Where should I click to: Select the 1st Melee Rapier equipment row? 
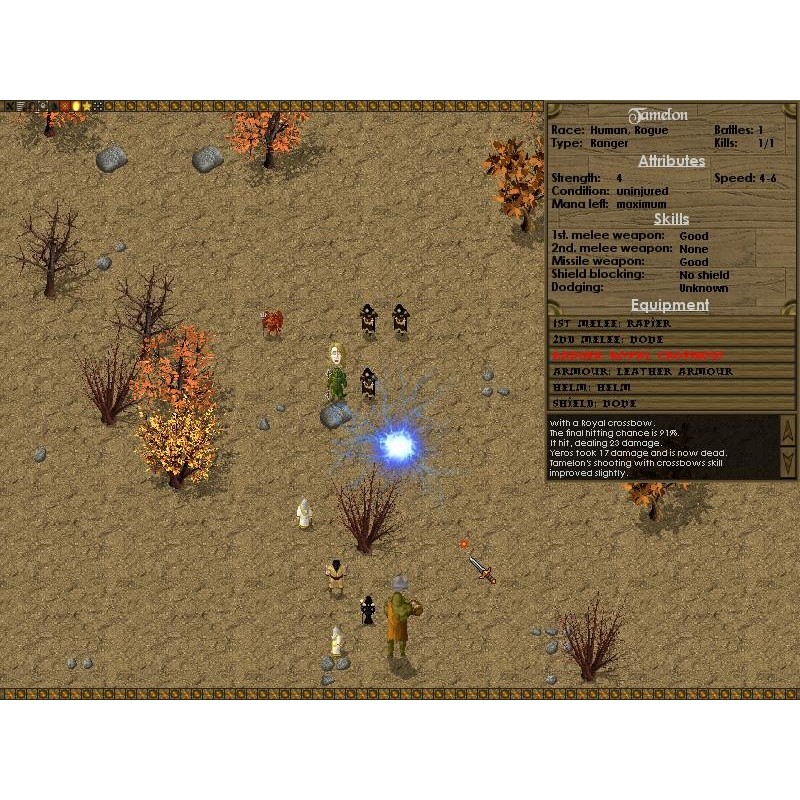(671, 324)
